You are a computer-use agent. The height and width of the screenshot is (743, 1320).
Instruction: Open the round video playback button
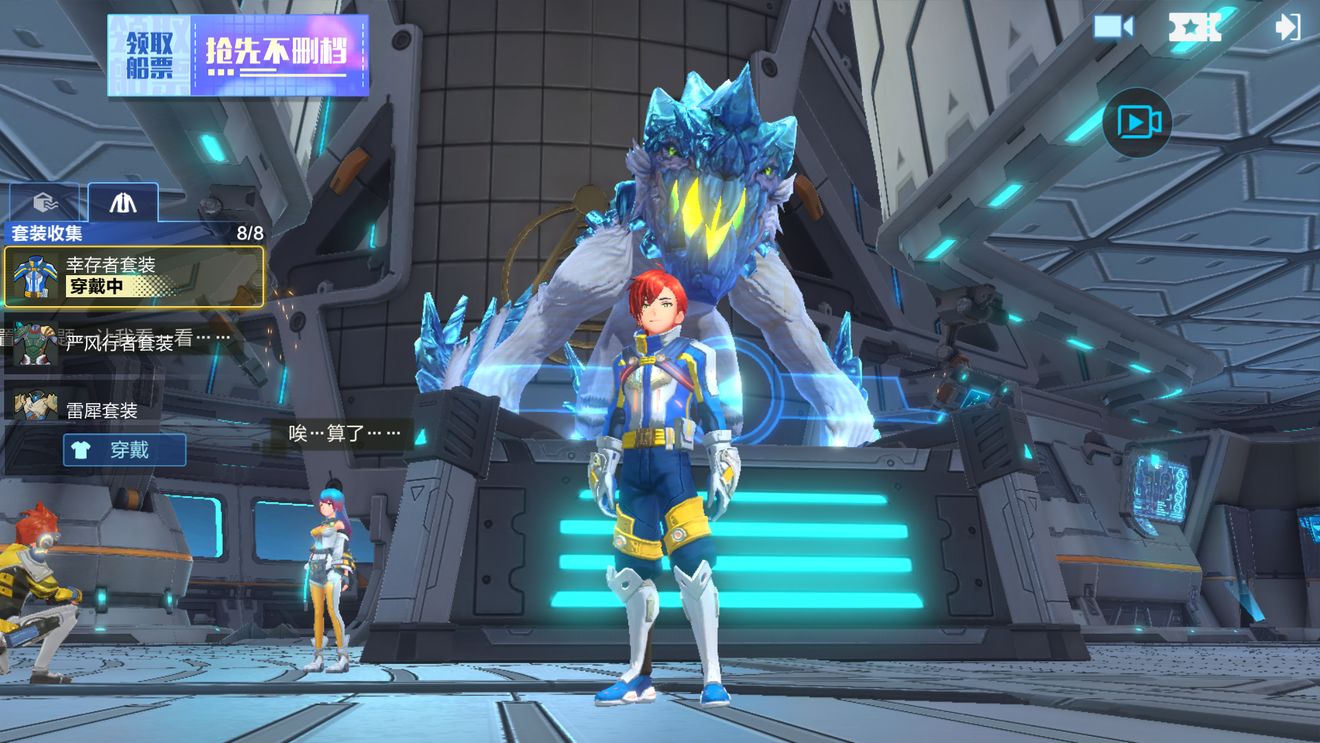(x=1138, y=122)
